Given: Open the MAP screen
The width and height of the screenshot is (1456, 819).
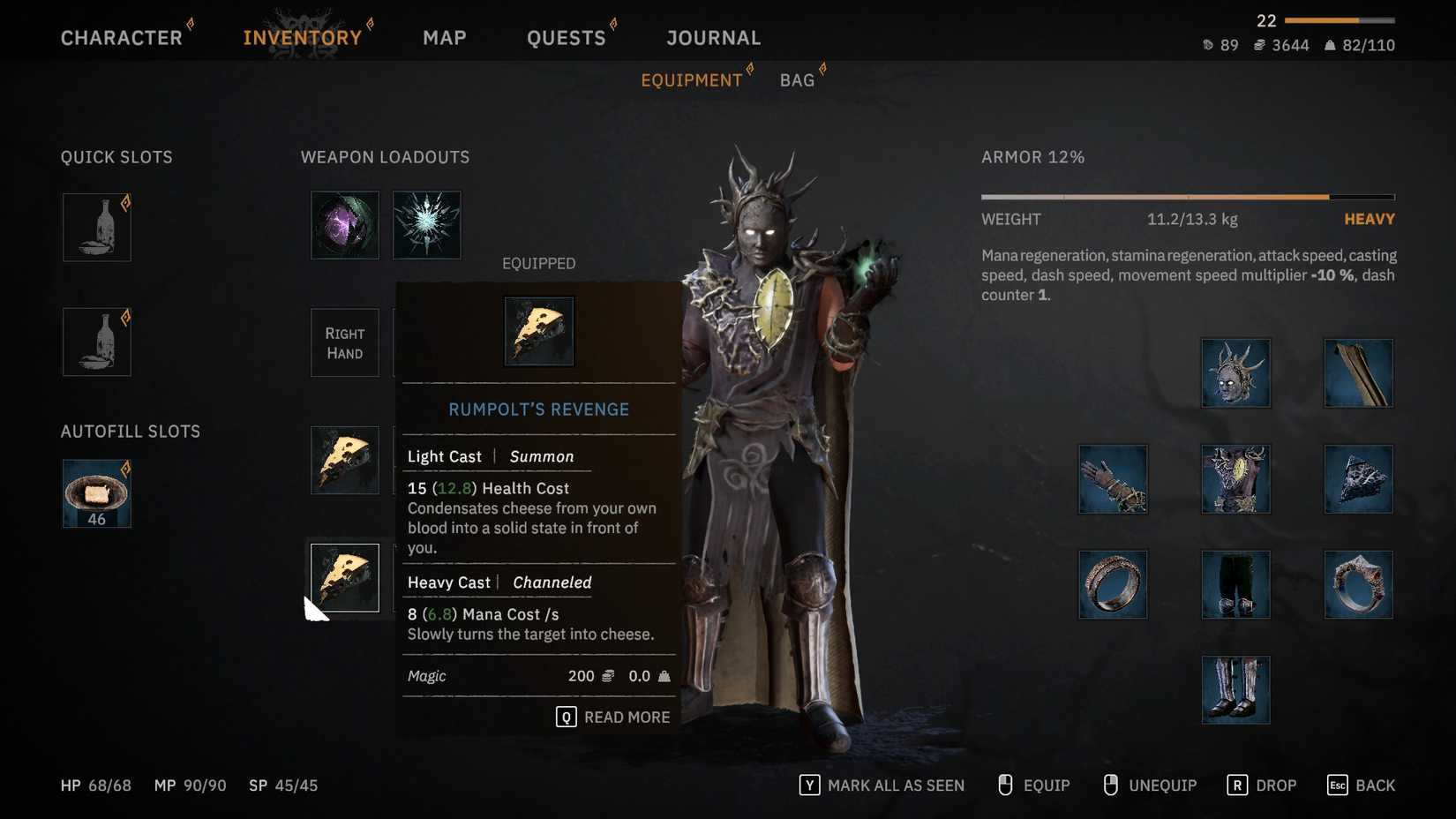Looking at the screenshot, I should pos(445,37).
